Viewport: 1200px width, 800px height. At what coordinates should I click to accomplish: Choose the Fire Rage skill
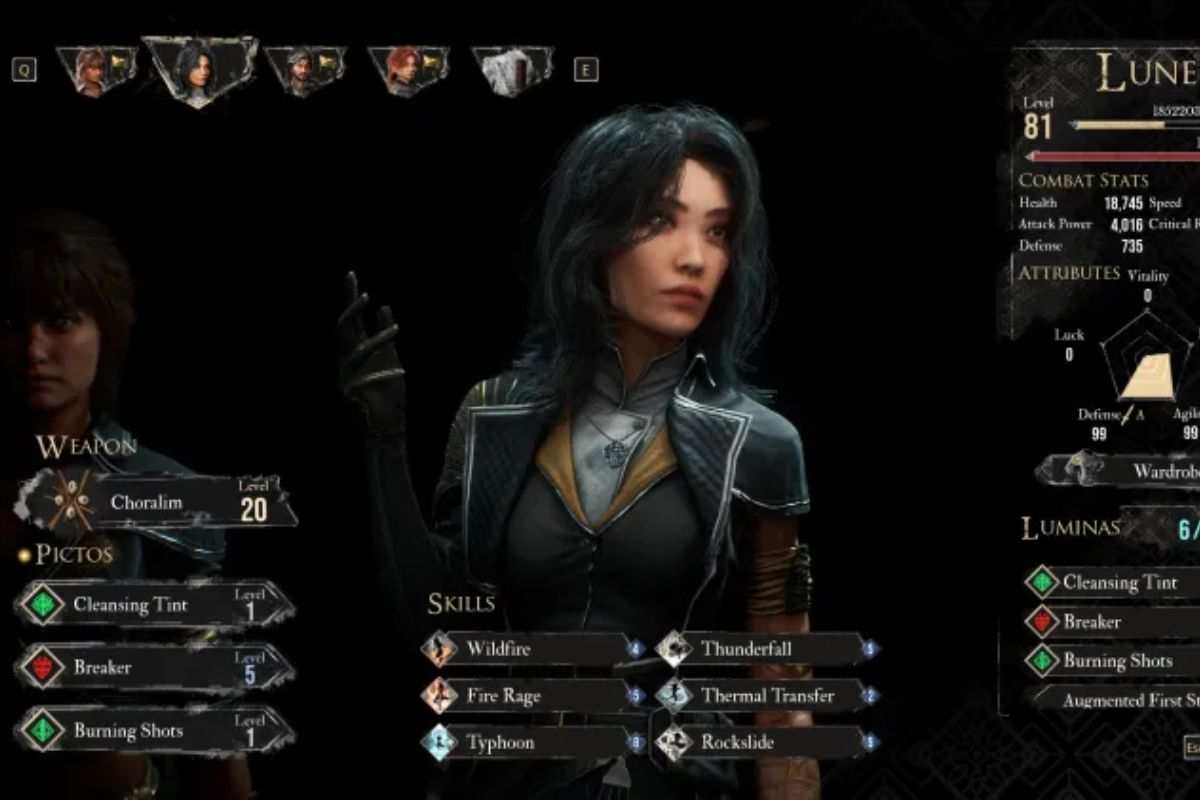[532, 696]
